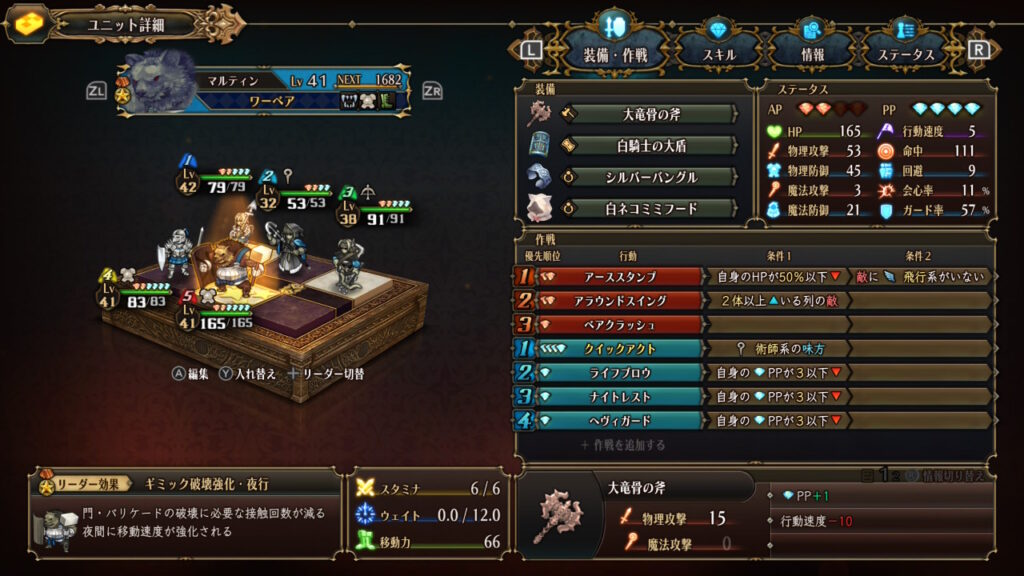Choose the アラウンドスイング tactic
The width and height of the screenshot is (1024, 576).
coord(618,301)
